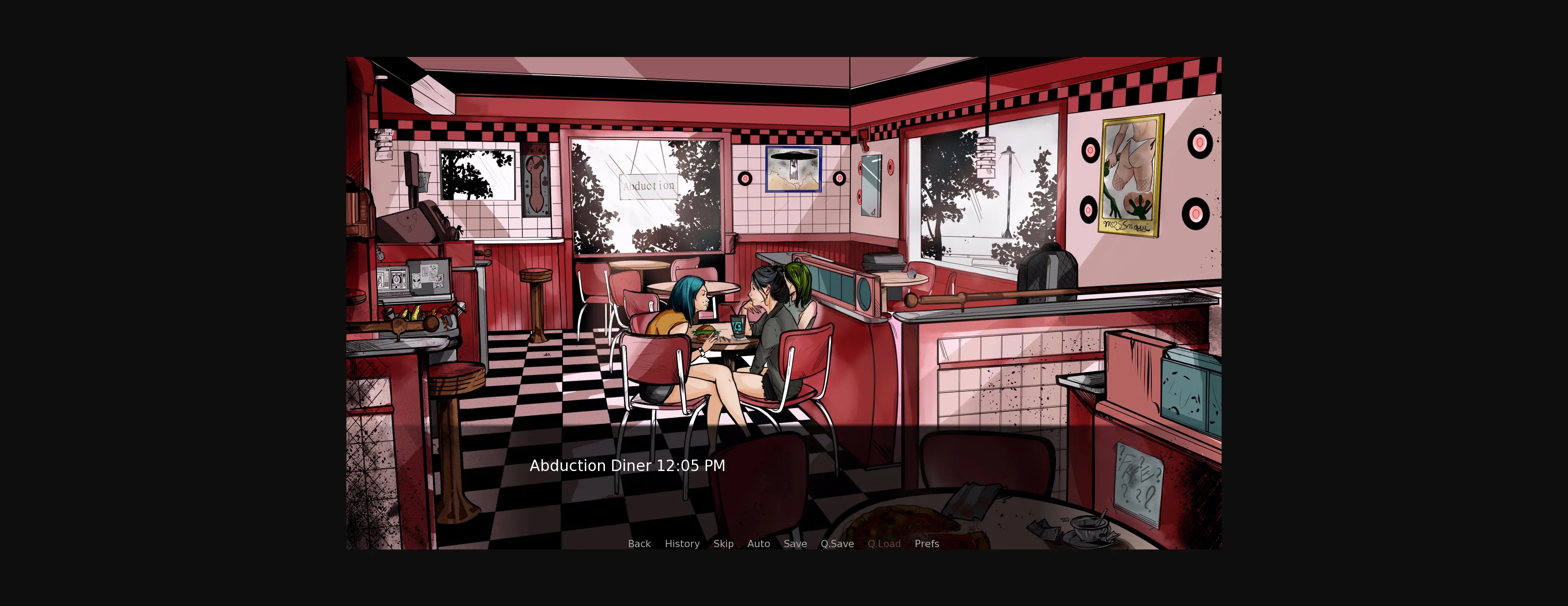Click the Back quick-menu button

(639, 544)
